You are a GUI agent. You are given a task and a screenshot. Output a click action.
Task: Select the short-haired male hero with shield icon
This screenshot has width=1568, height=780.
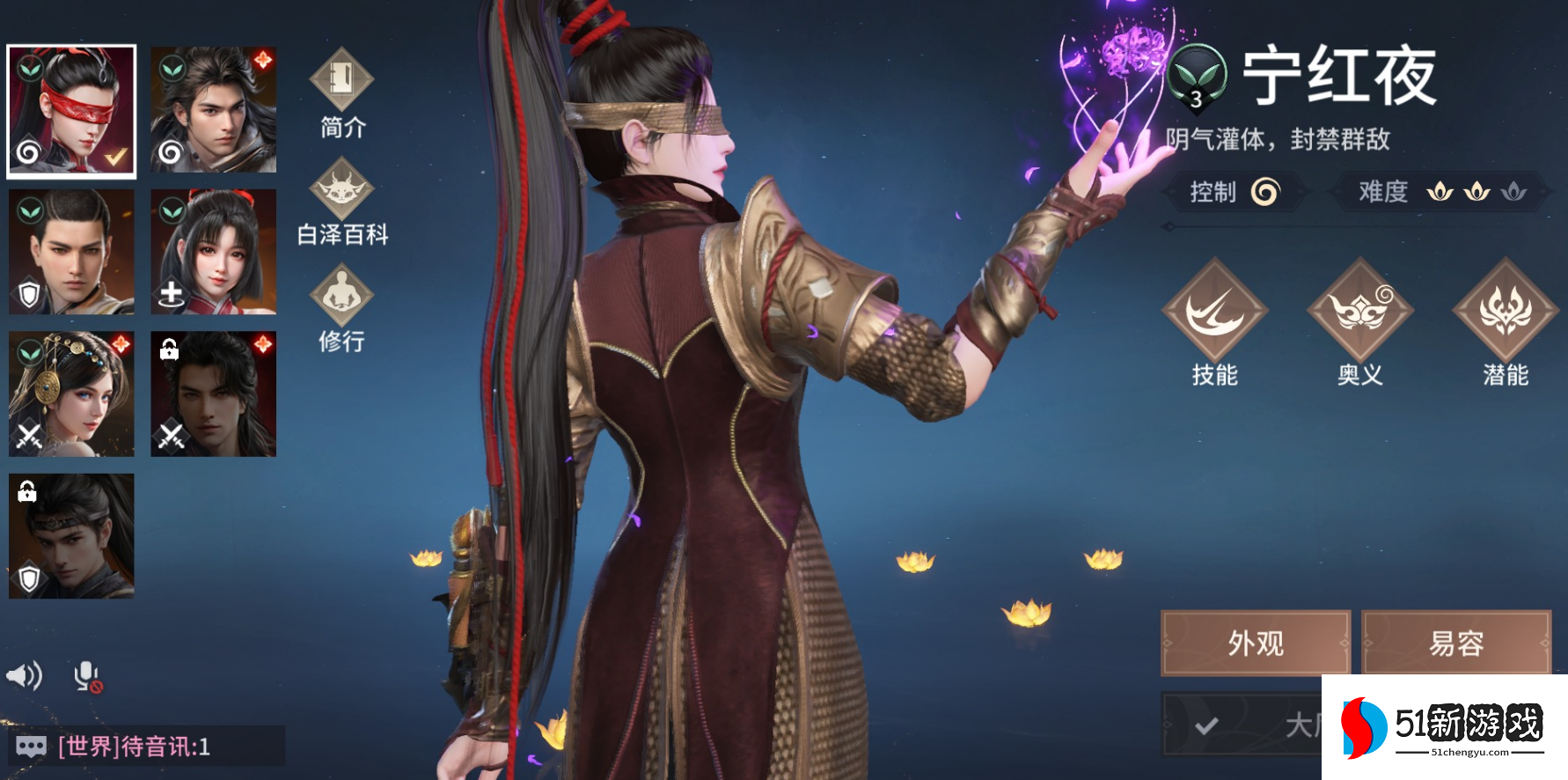coord(71,252)
